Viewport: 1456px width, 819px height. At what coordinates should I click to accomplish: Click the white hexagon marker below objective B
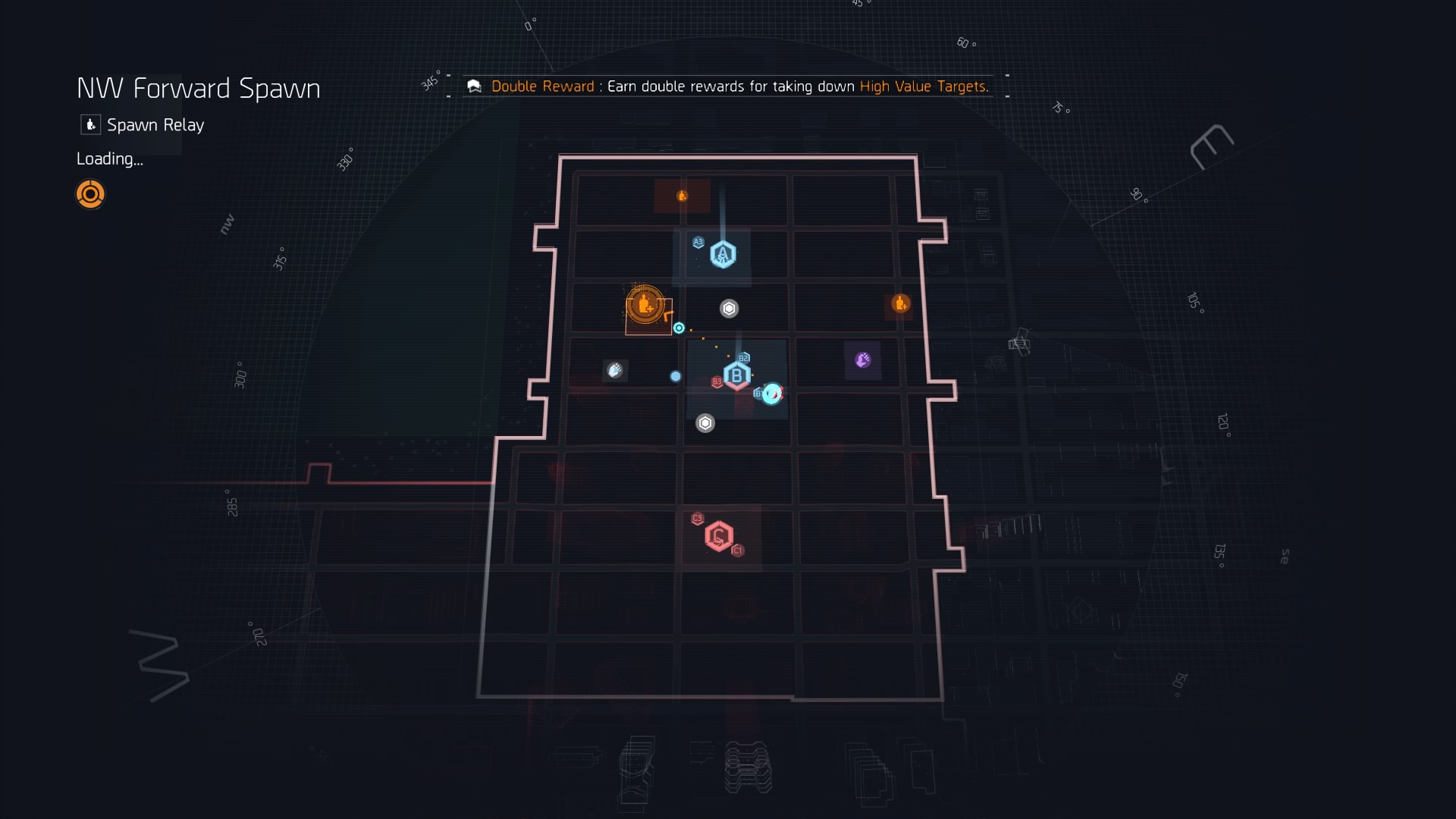(x=705, y=423)
